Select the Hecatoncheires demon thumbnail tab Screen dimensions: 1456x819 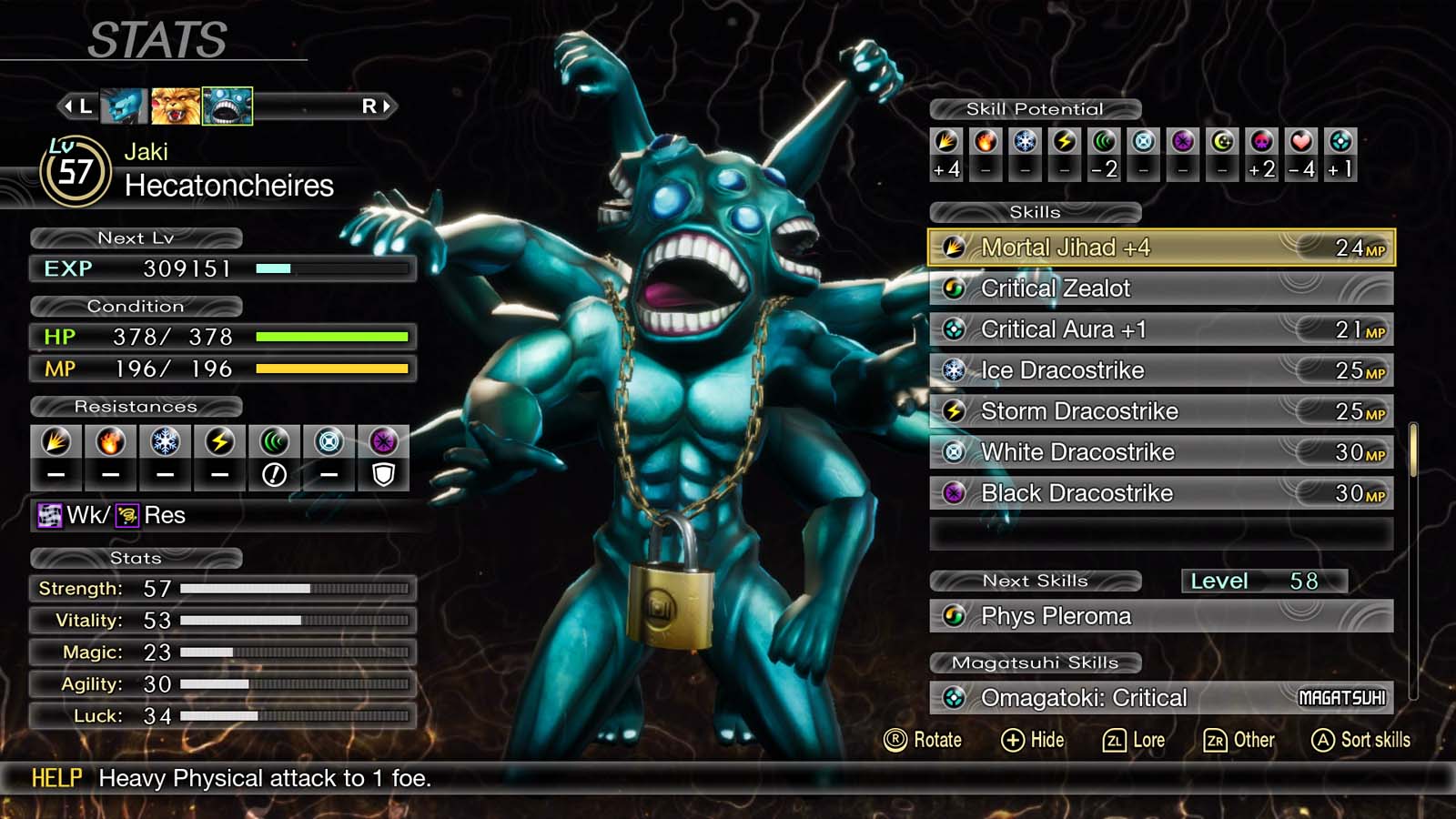coord(227,106)
